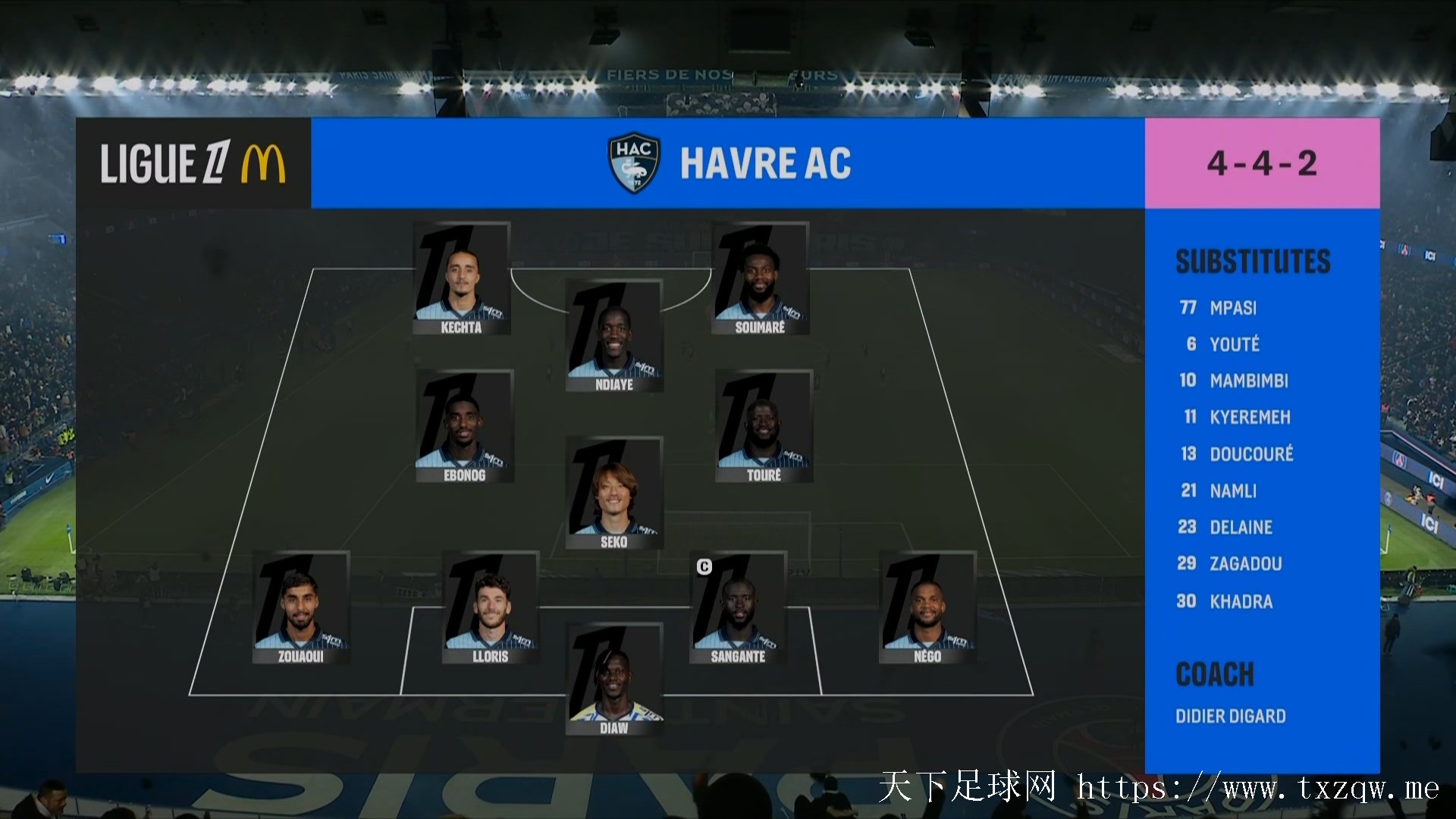Select goalkeeper Diaw's card

(614, 679)
